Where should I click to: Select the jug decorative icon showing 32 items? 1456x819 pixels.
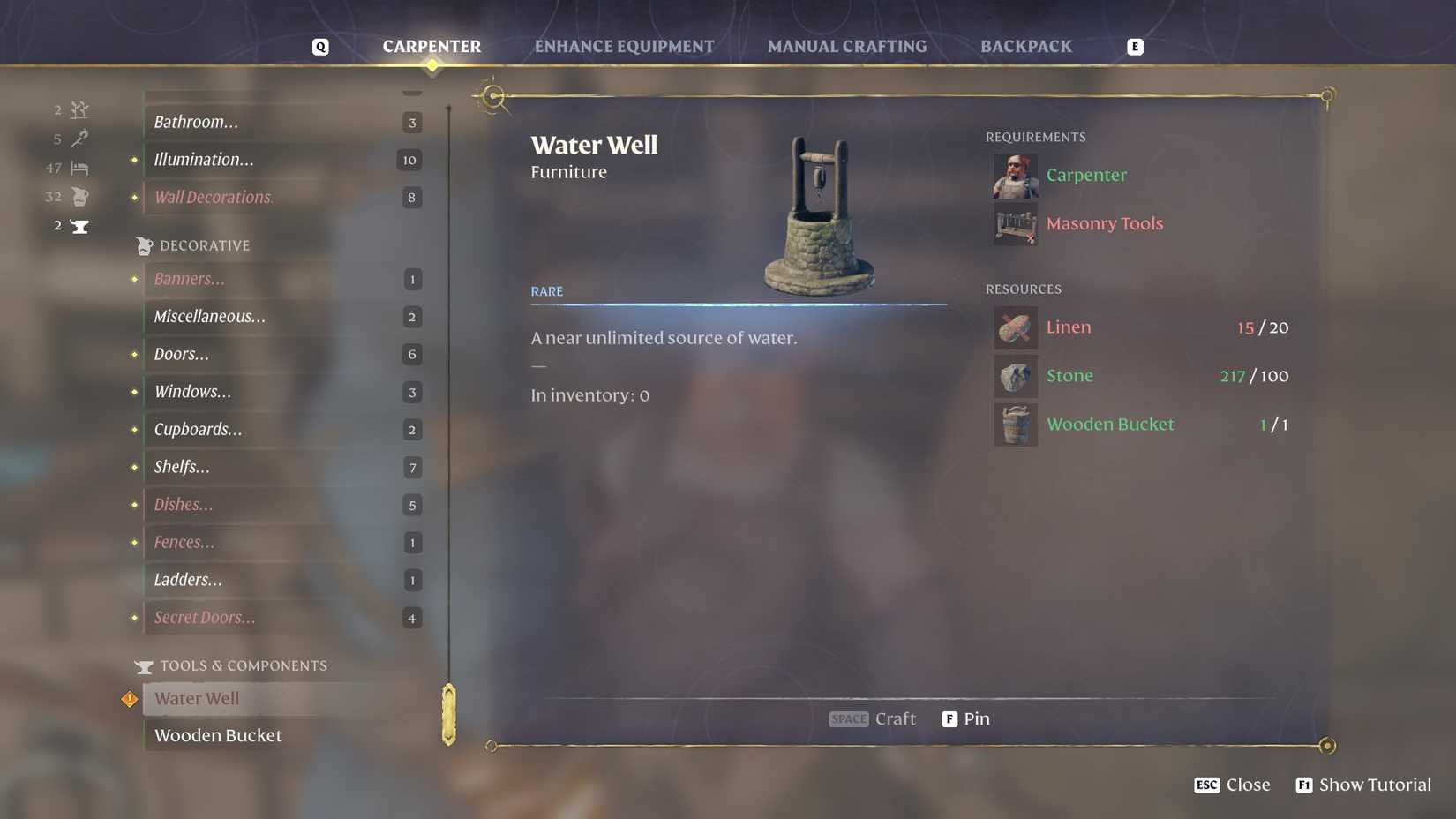click(79, 196)
